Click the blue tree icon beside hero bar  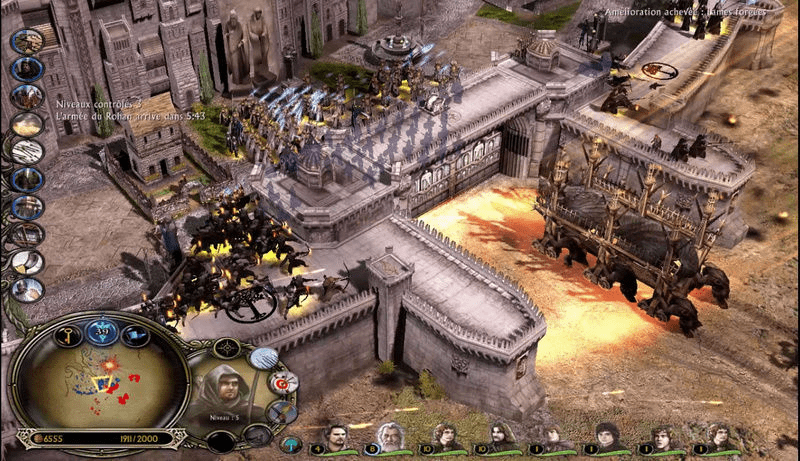(x=291, y=443)
